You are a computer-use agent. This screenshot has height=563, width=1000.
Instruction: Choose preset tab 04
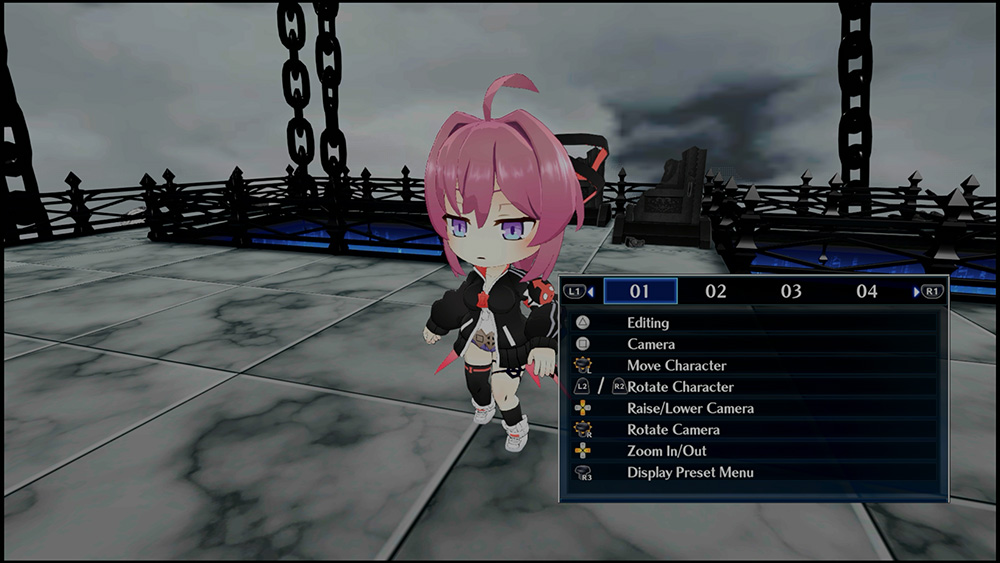(867, 292)
